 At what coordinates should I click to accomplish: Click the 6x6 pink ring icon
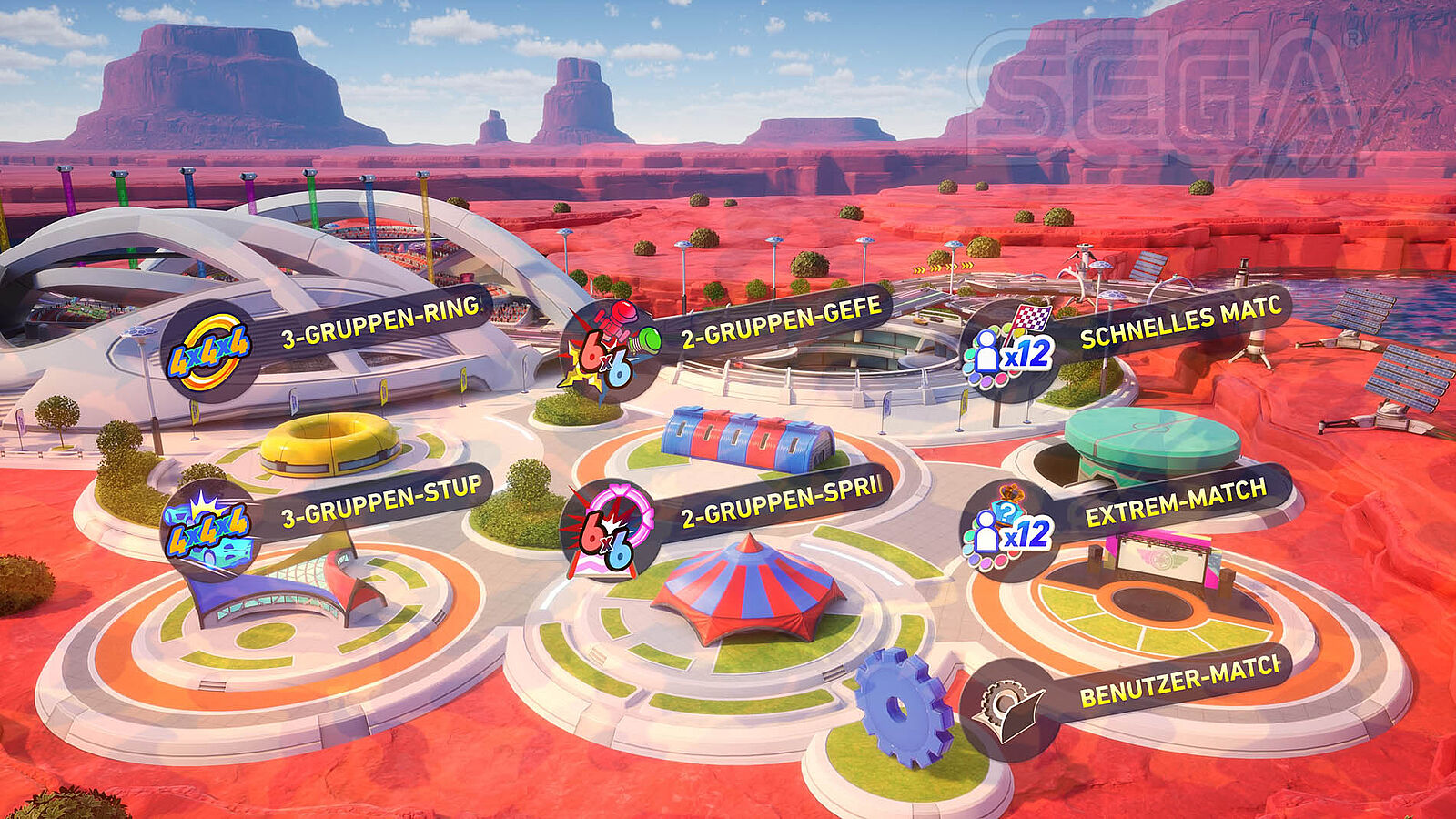608,531
